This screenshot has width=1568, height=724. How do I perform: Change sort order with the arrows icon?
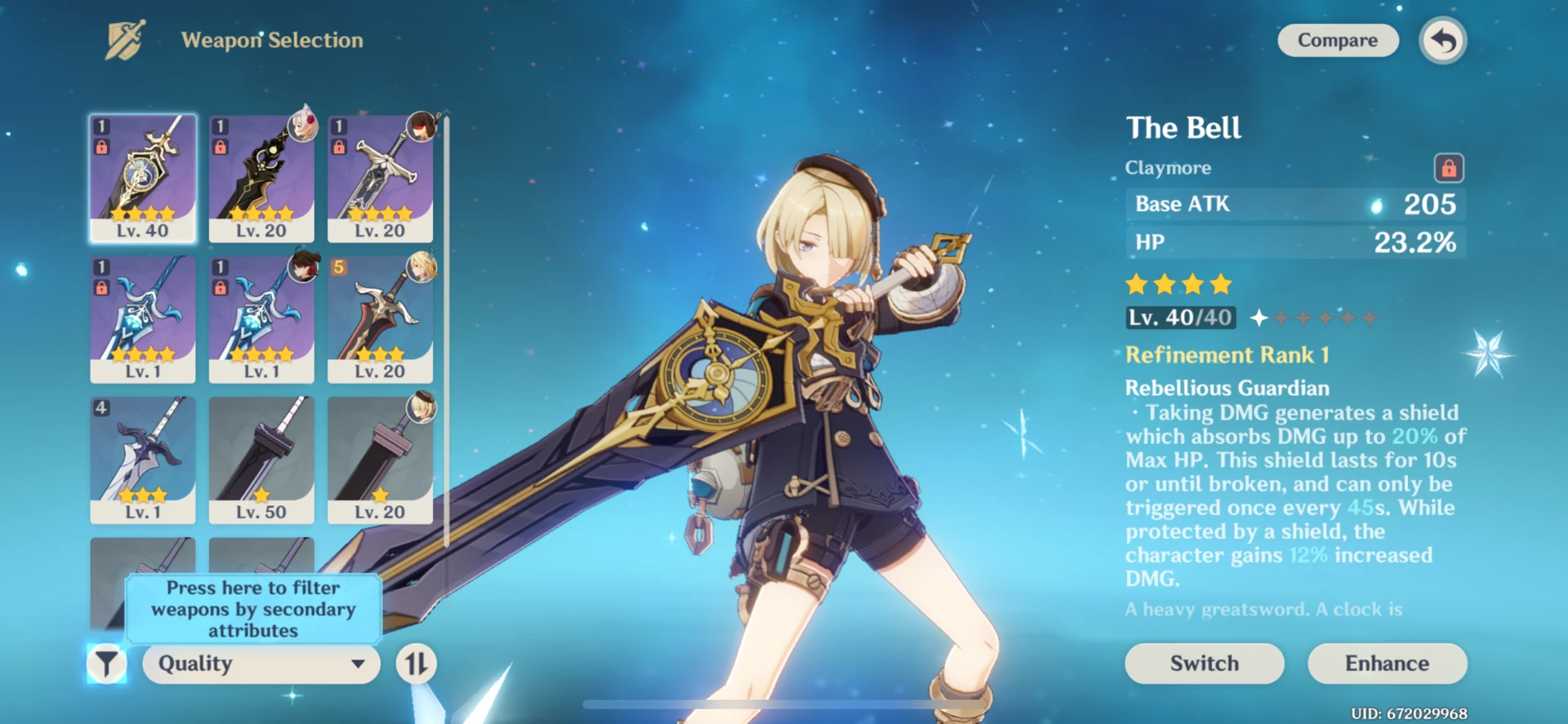pos(416,664)
